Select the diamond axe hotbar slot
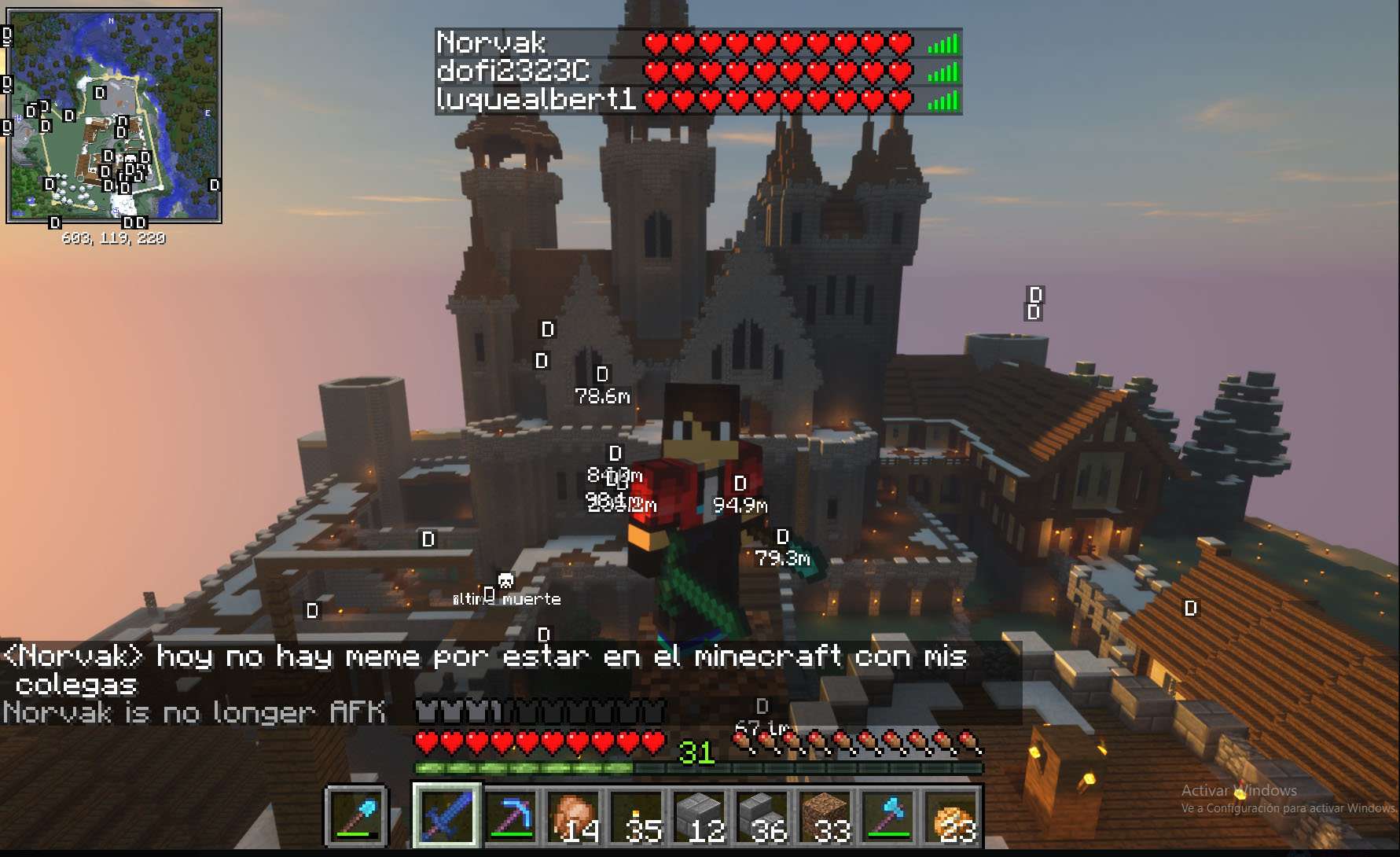Viewport: 1400px width, 857px height. 890,816
